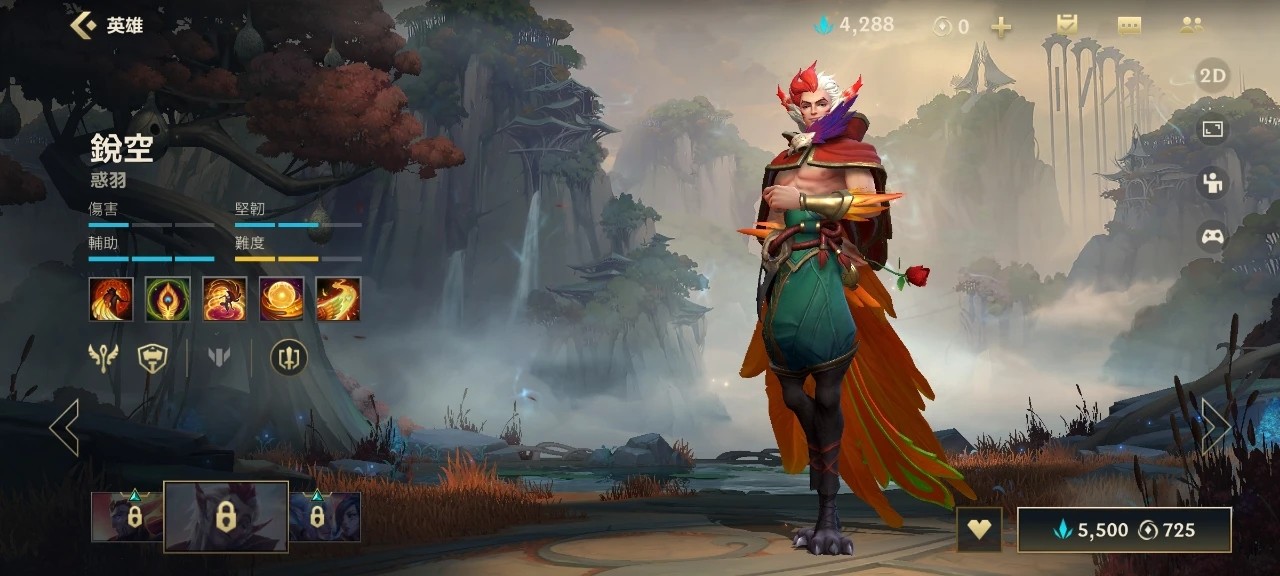
Task: Buy champion for 5,500 or 725
Action: (x=1124, y=530)
